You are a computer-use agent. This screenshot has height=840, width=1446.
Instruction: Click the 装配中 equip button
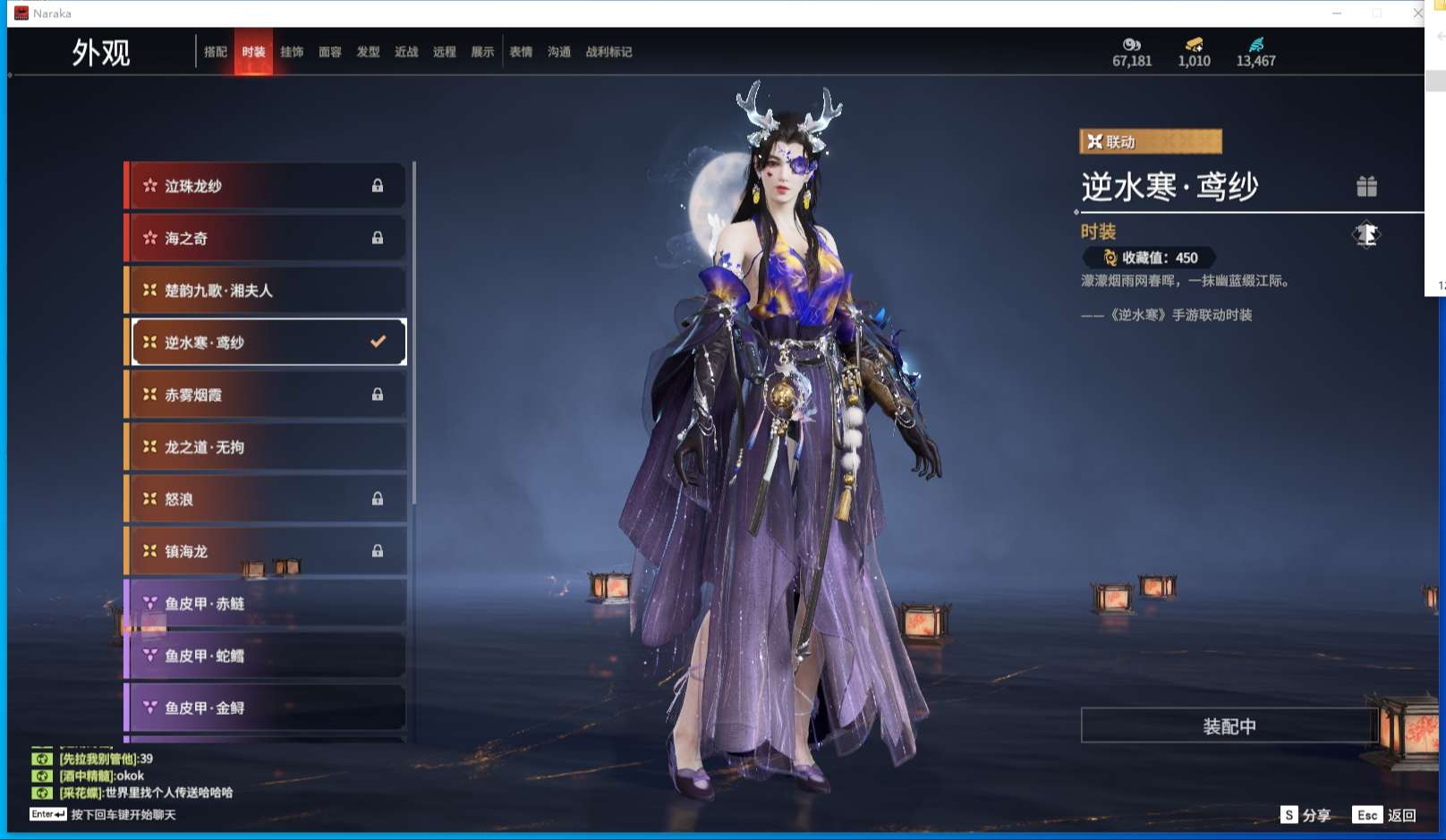(x=1229, y=726)
